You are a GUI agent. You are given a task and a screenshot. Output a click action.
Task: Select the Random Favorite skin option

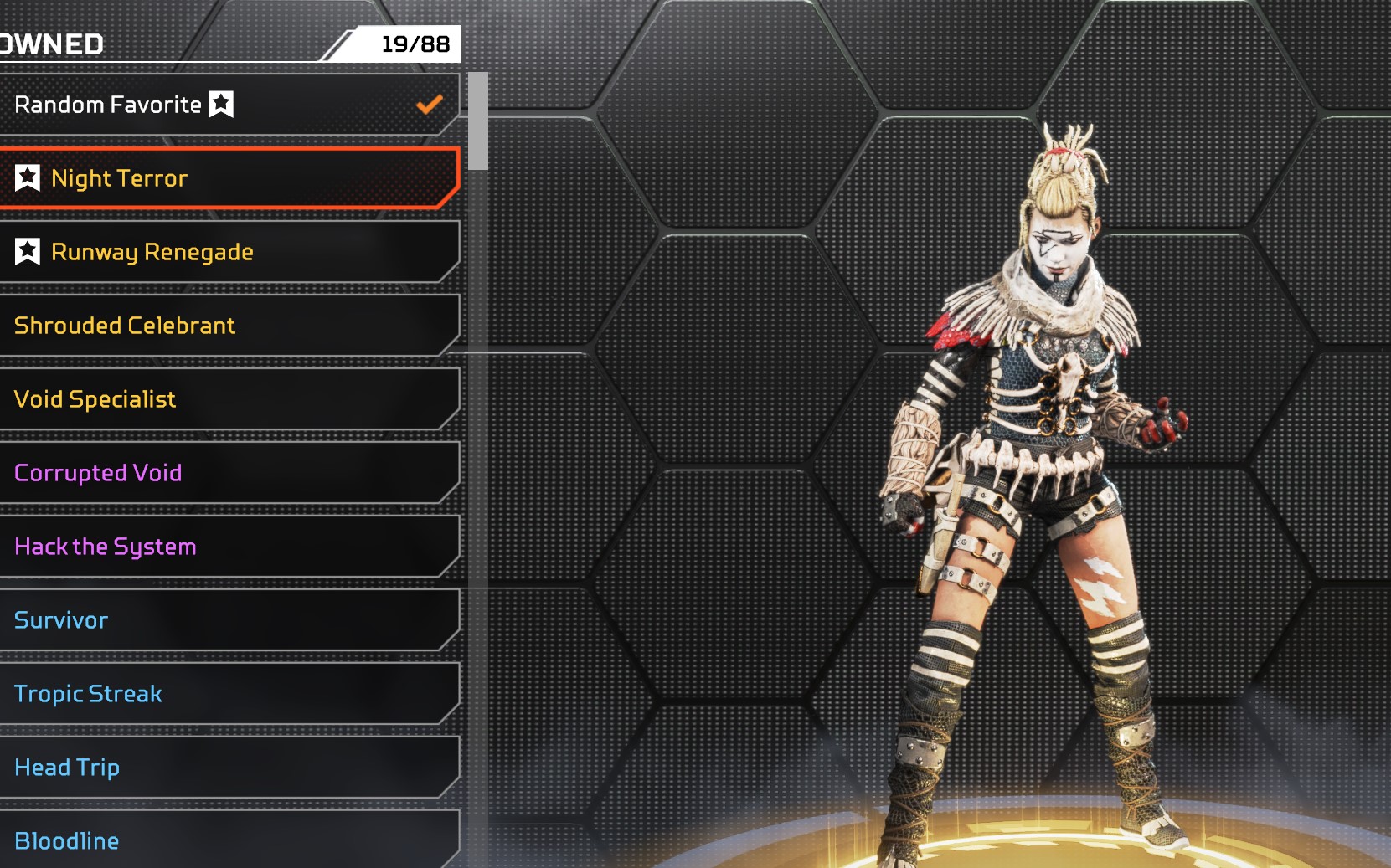tap(226, 105)
